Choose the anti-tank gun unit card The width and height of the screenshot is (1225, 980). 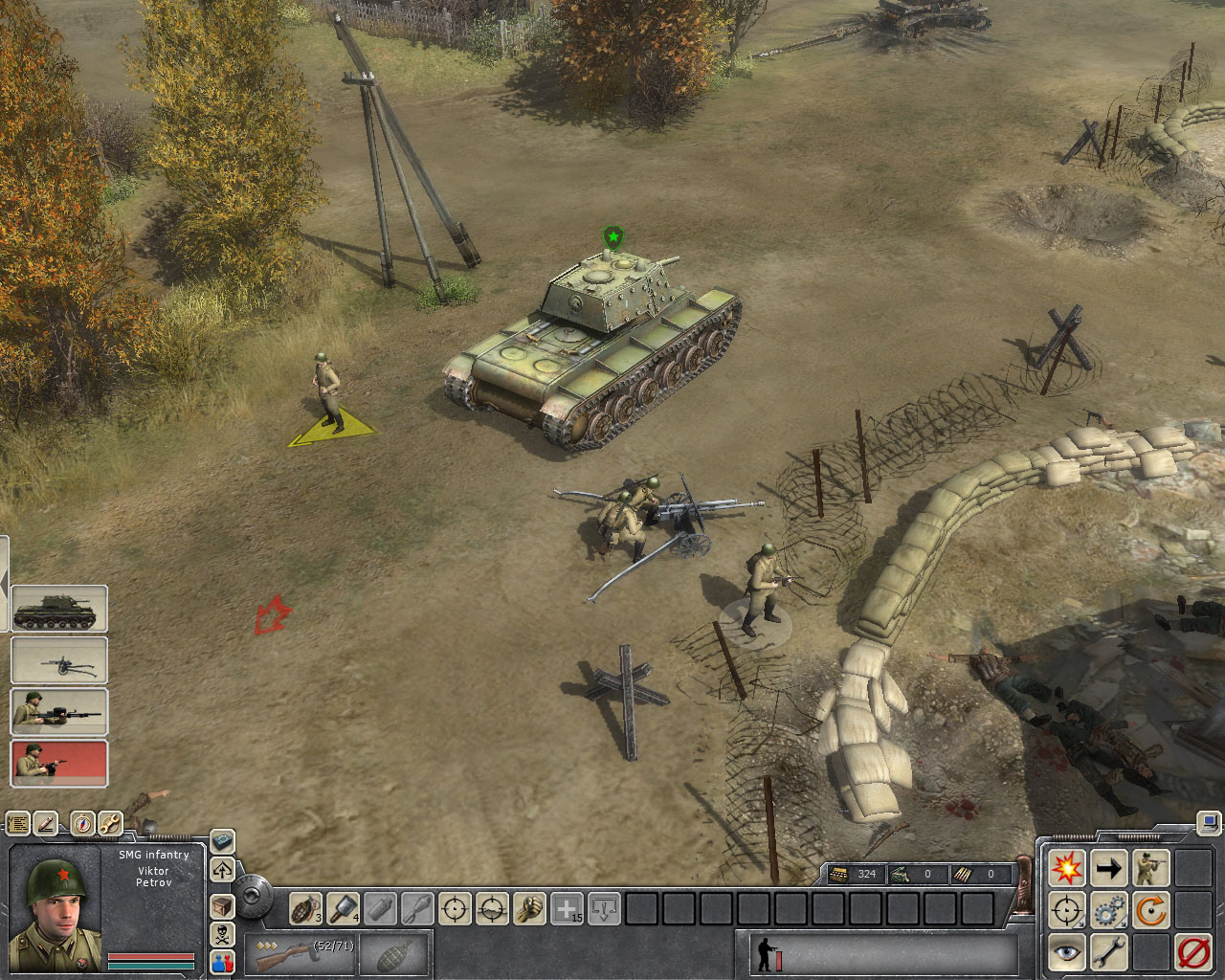point(59,660)
